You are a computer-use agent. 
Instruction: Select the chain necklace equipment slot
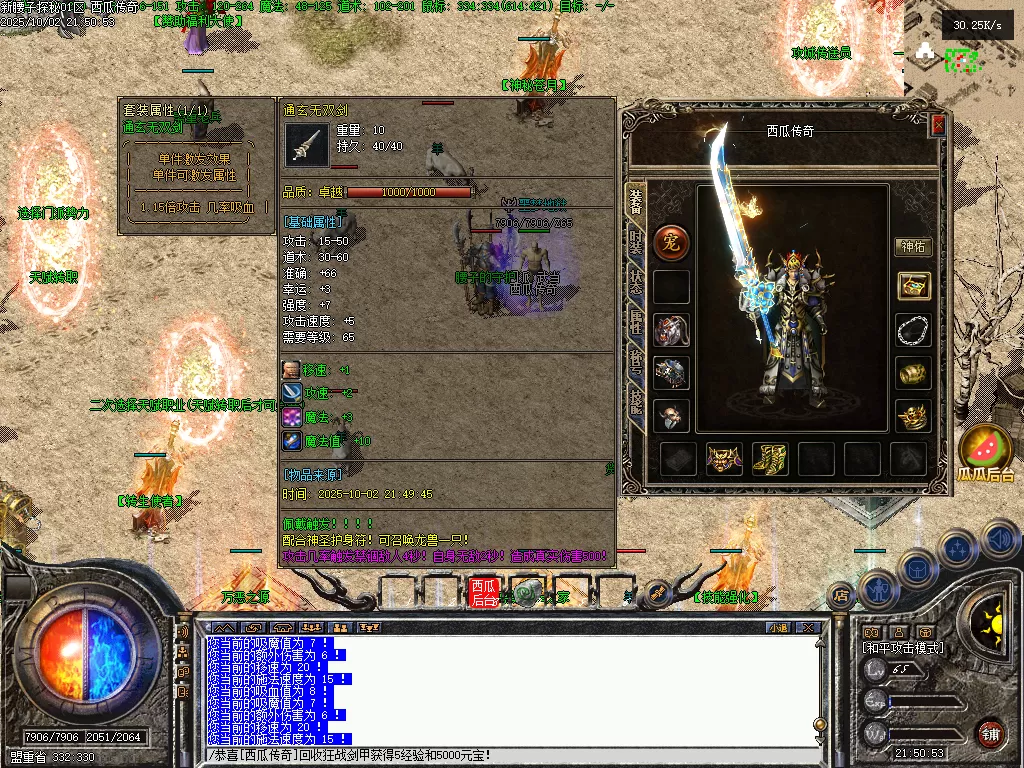(912, 329)
